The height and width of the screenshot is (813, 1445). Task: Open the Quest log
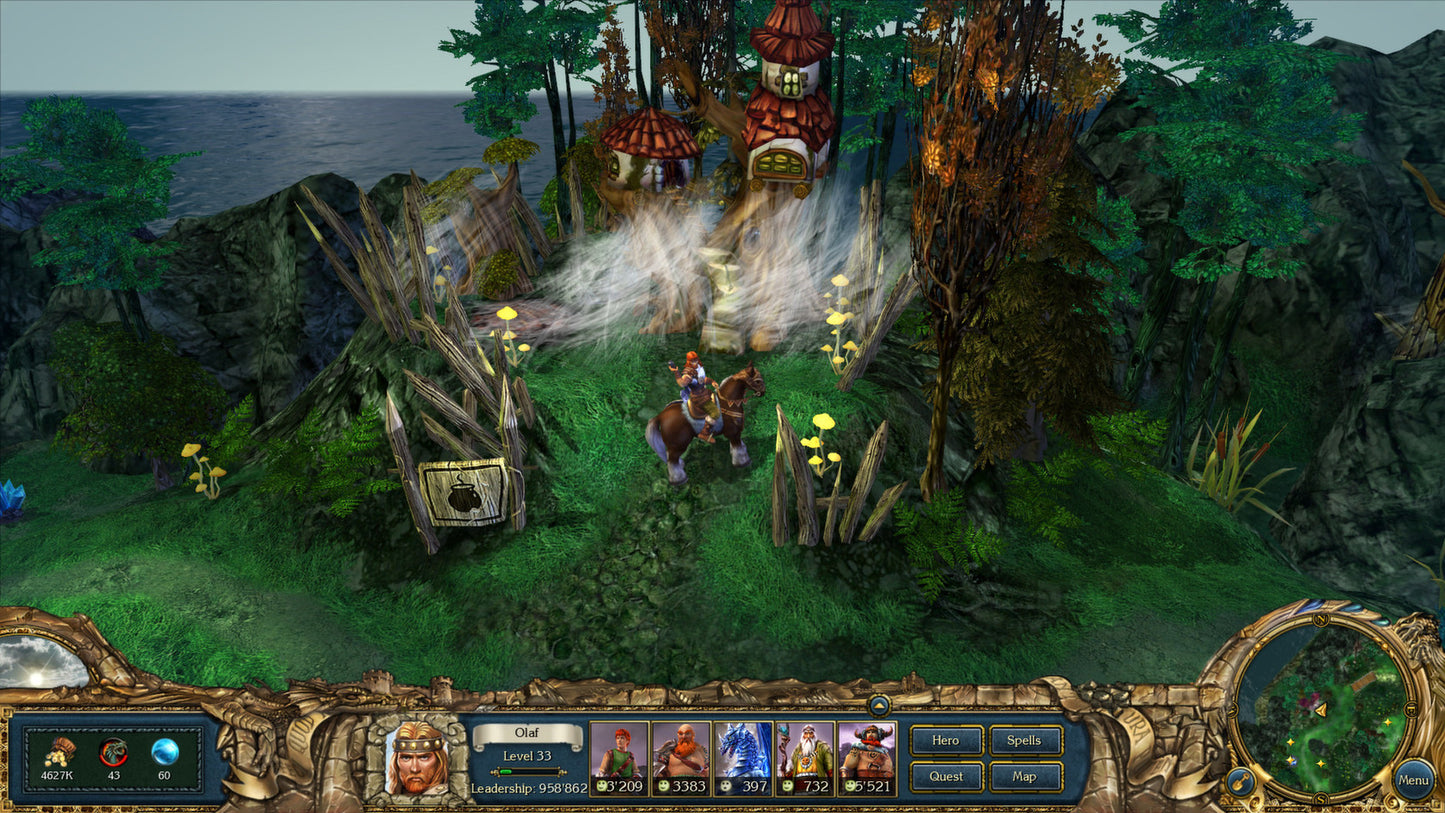pos(945,776)
